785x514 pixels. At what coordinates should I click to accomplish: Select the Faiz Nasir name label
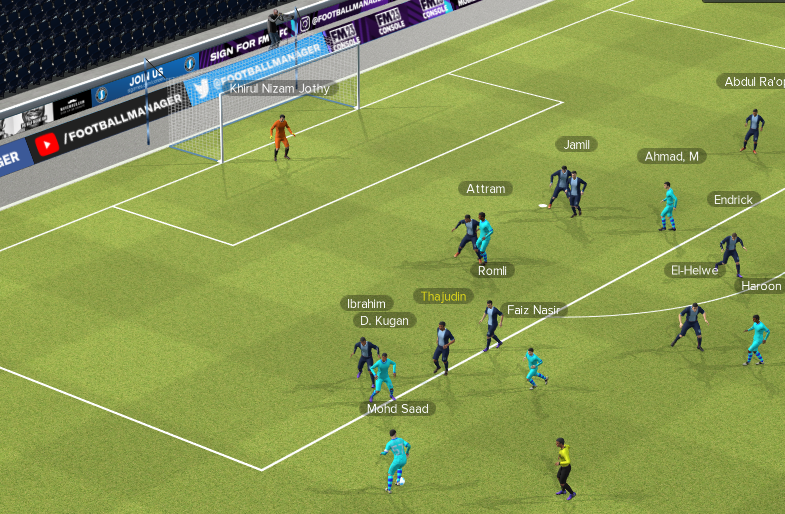point(531,310)
